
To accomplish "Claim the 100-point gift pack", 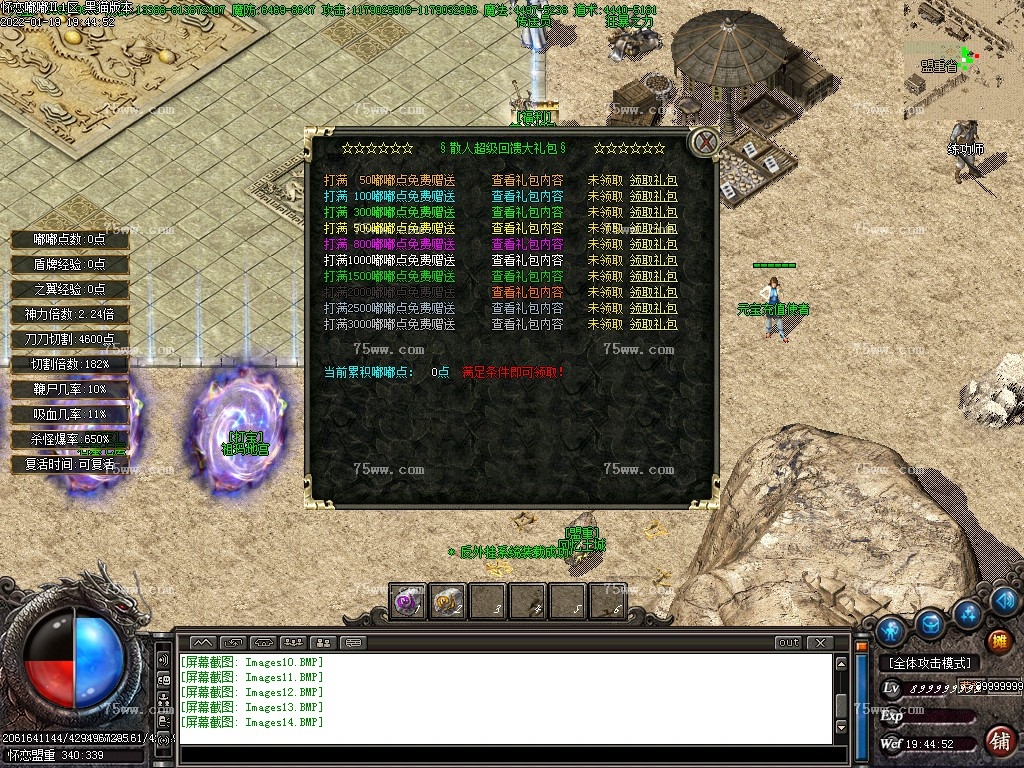I will tap(653, 197).
